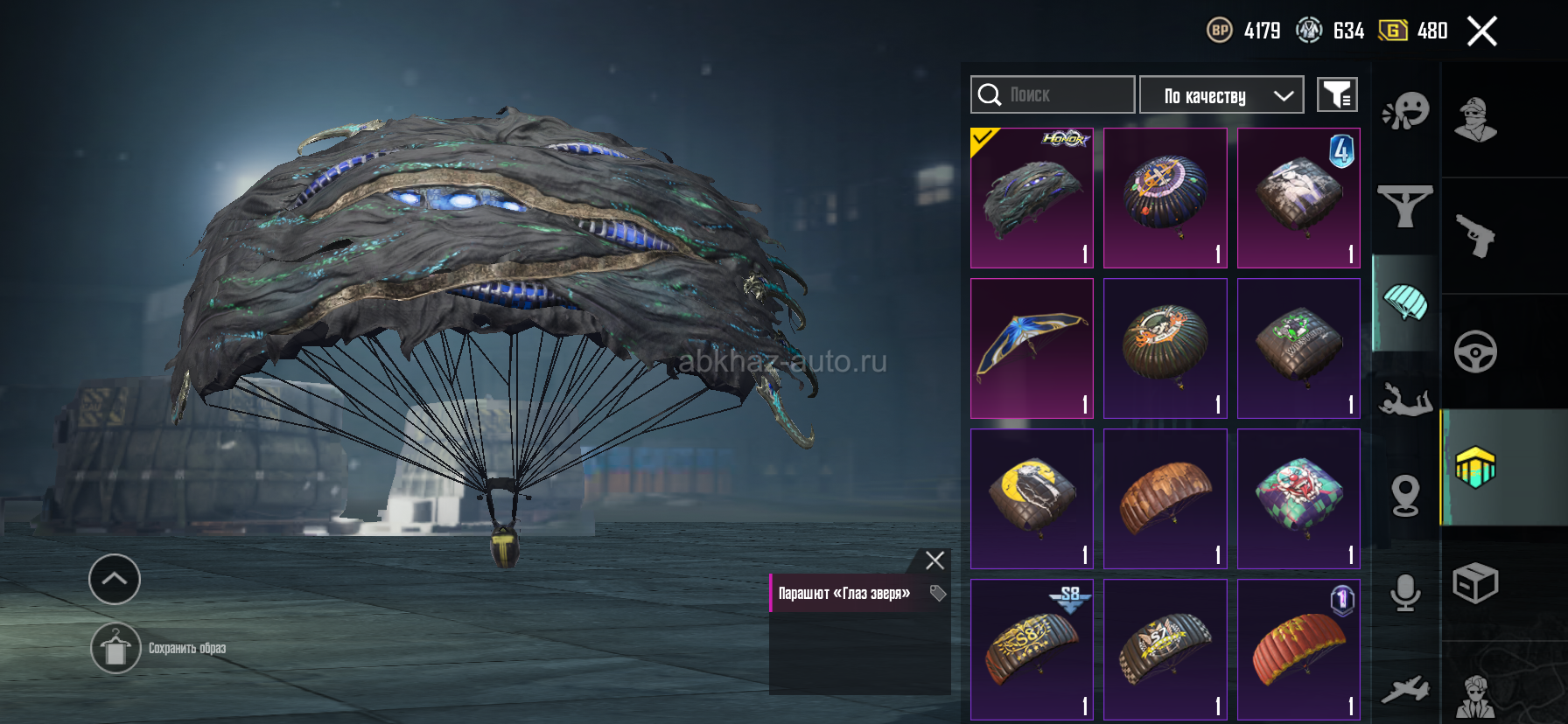Switch to the emote smiley category
The image size is (1568, 724).
[x=1405, y=111]
